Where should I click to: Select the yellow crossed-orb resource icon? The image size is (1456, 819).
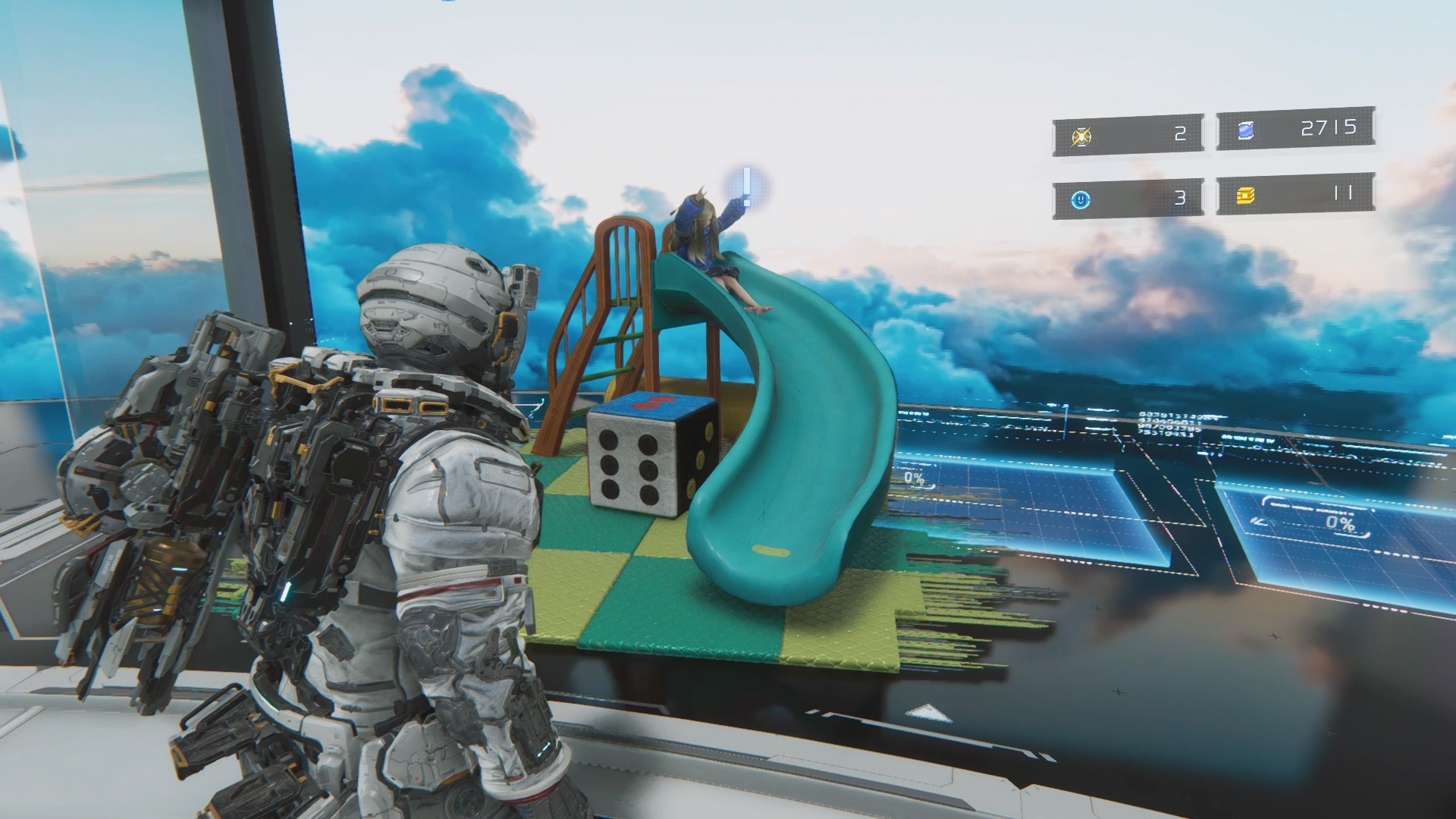point(1081,137)
